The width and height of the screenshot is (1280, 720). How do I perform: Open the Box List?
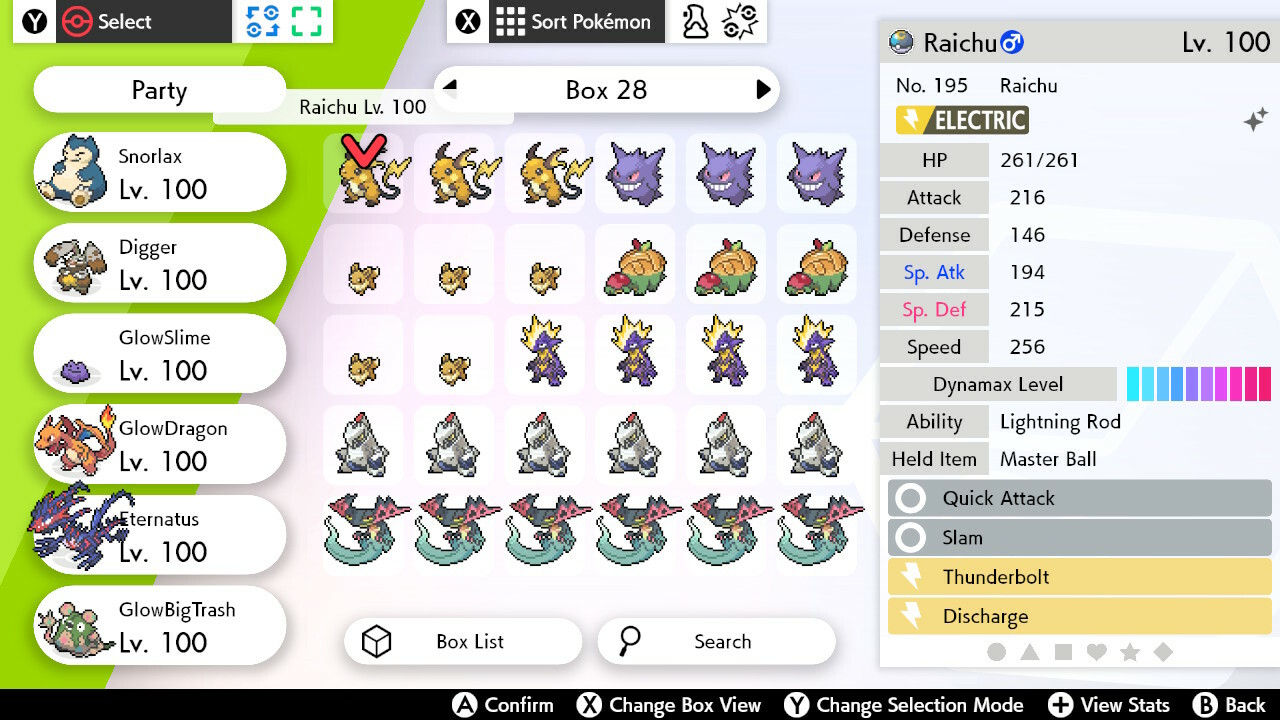point(463,642)
